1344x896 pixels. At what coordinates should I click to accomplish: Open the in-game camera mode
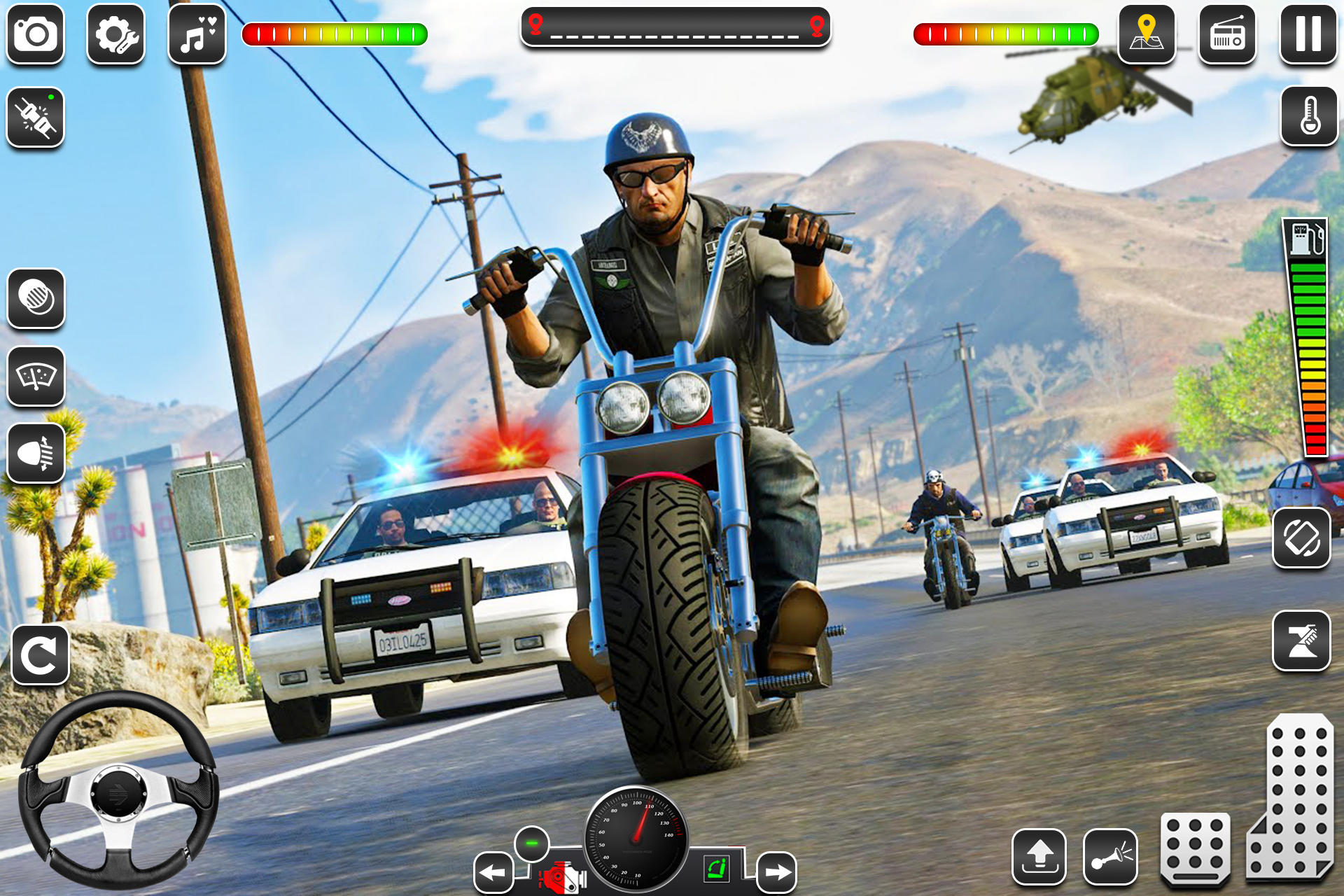(36, 34)
